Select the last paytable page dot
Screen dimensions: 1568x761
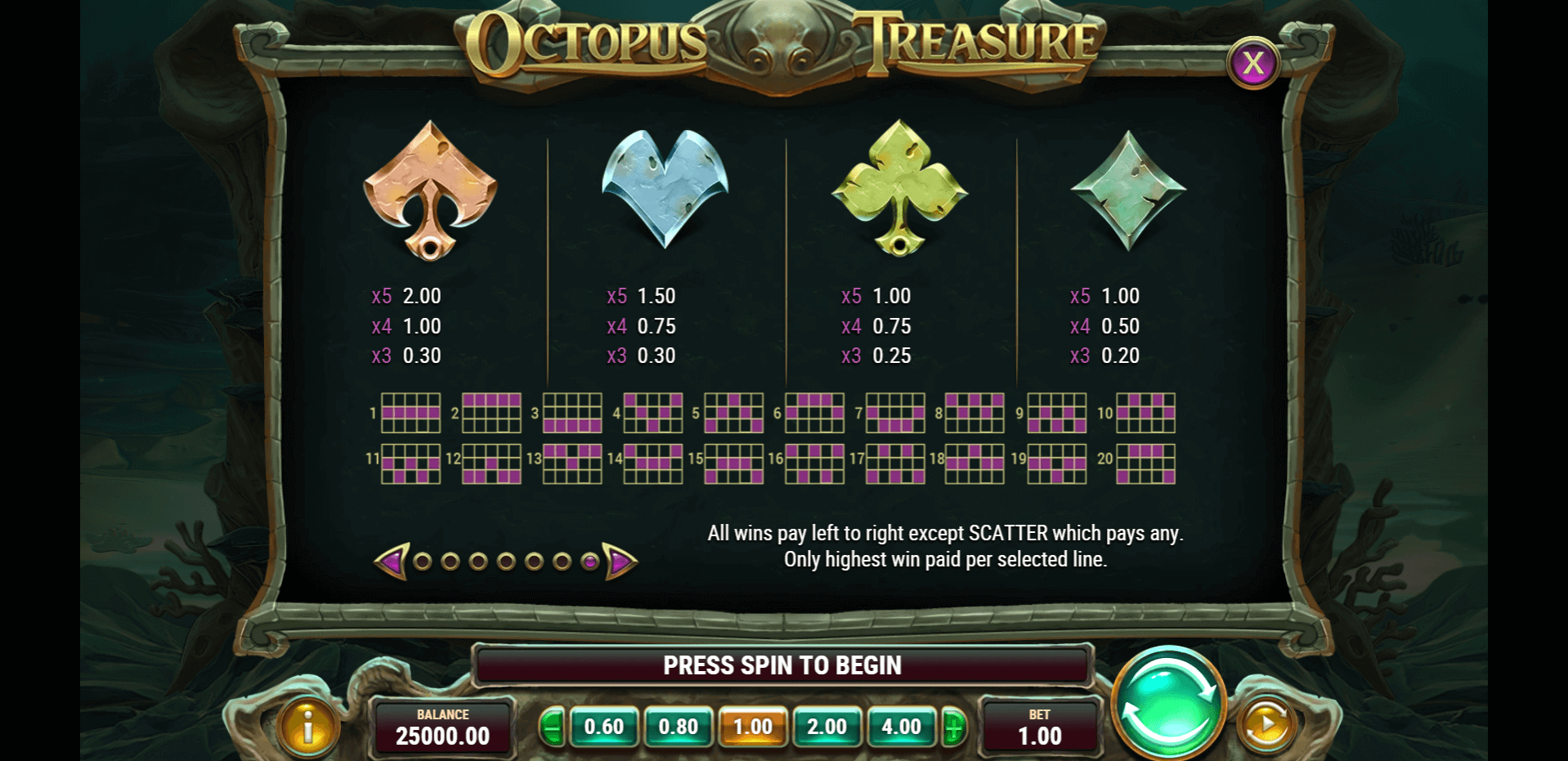click(589, 562)
